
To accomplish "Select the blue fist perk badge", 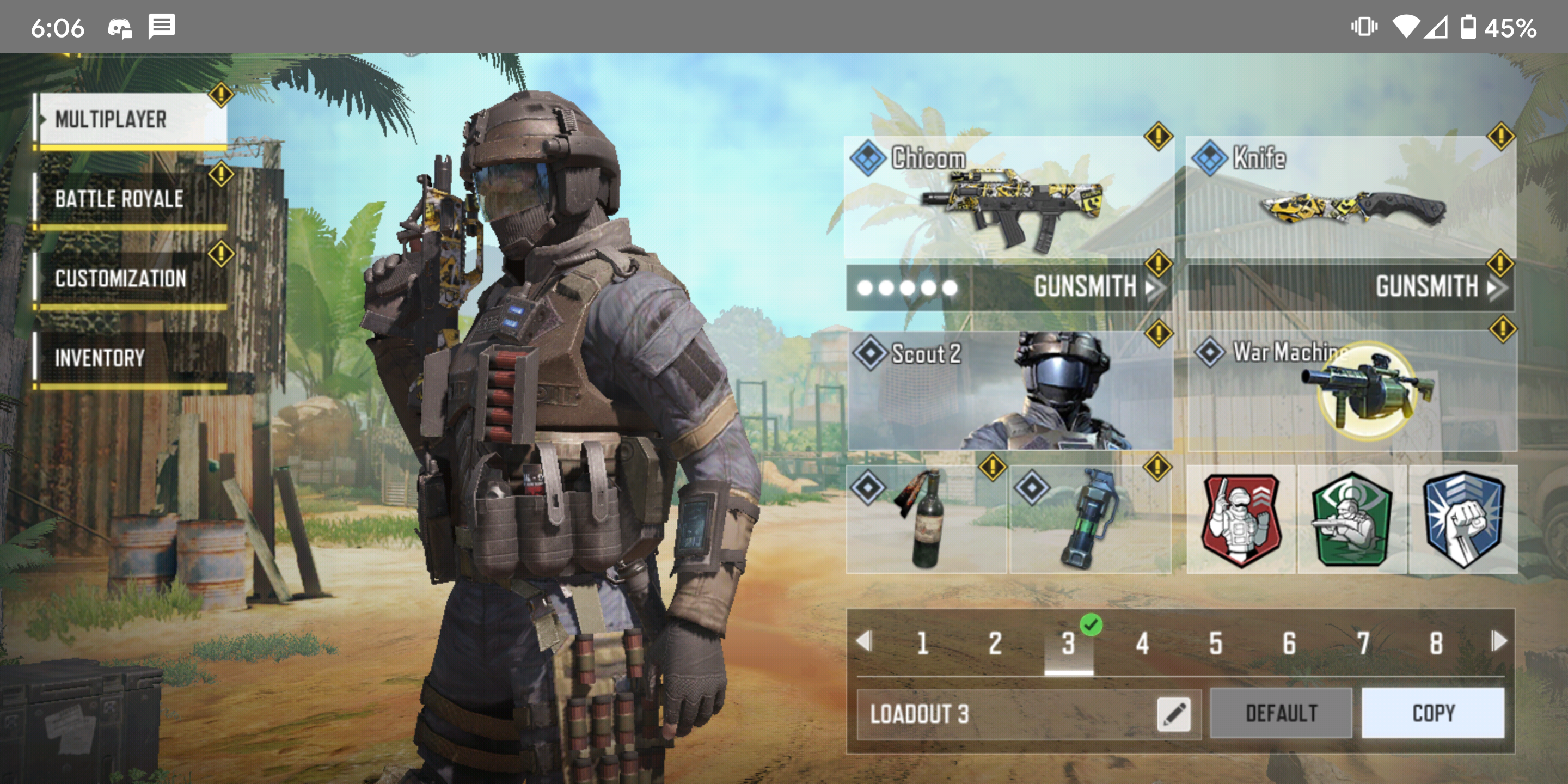I will (1463, 519).
